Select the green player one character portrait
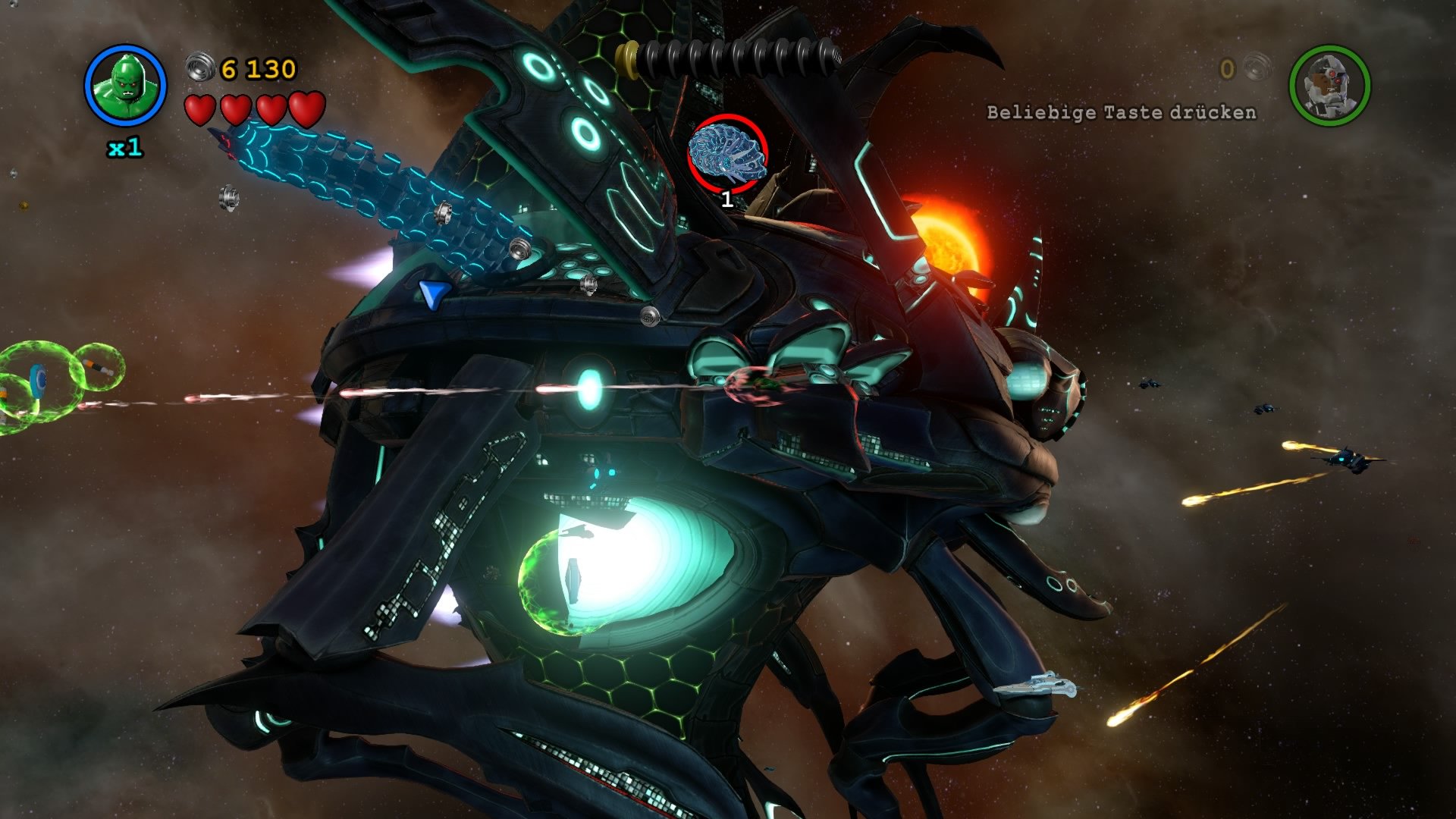 [x=125, y=86]
